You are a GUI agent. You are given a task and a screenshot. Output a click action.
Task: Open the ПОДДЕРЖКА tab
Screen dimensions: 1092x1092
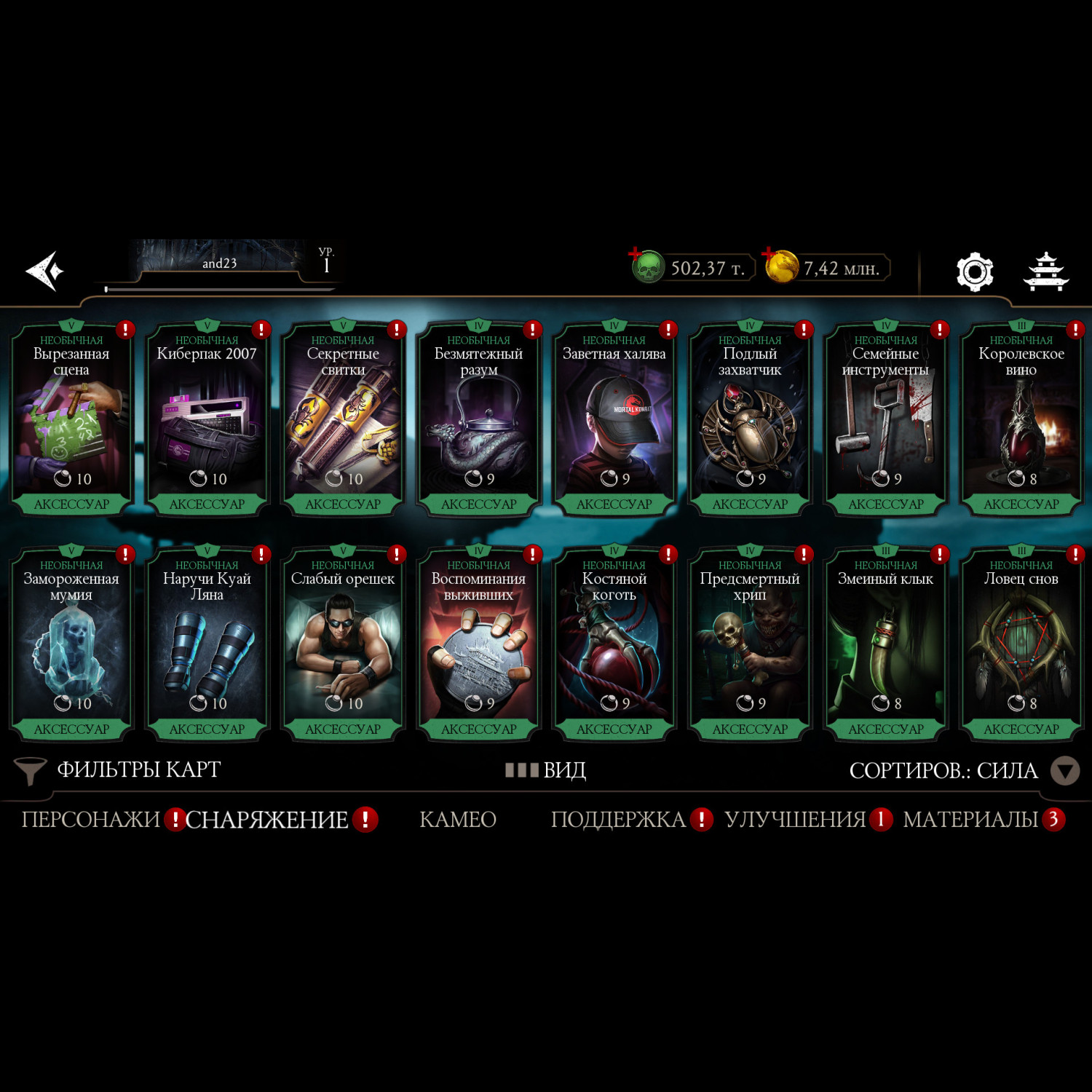click(618, 820)
